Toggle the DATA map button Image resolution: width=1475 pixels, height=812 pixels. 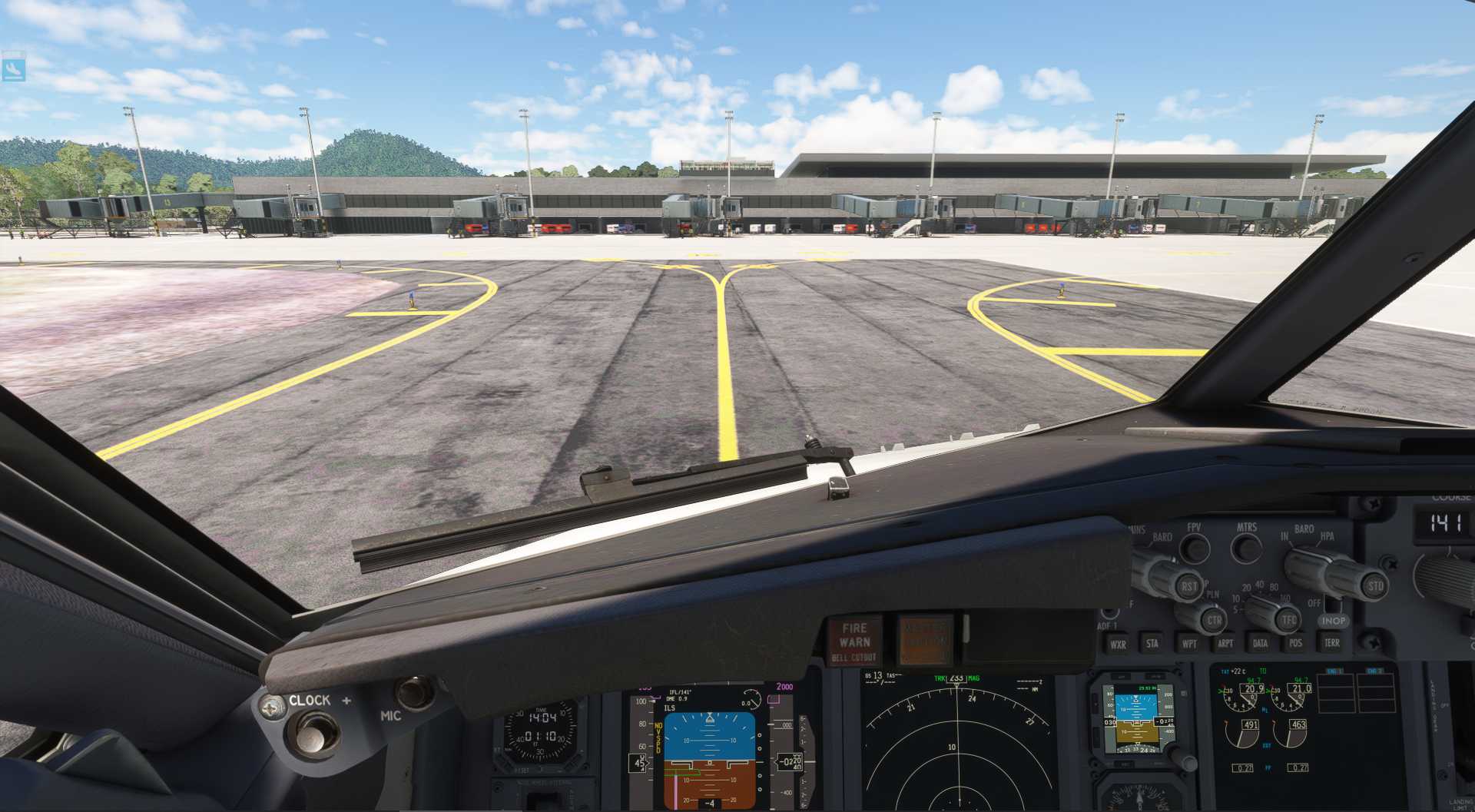[x=1260, y=644]
